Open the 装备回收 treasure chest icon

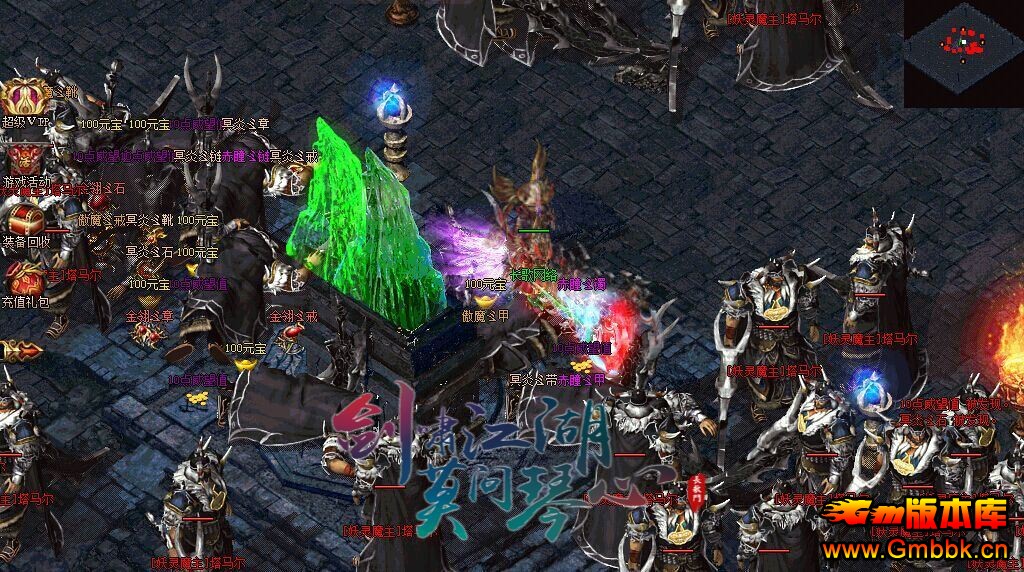point(25,218)
